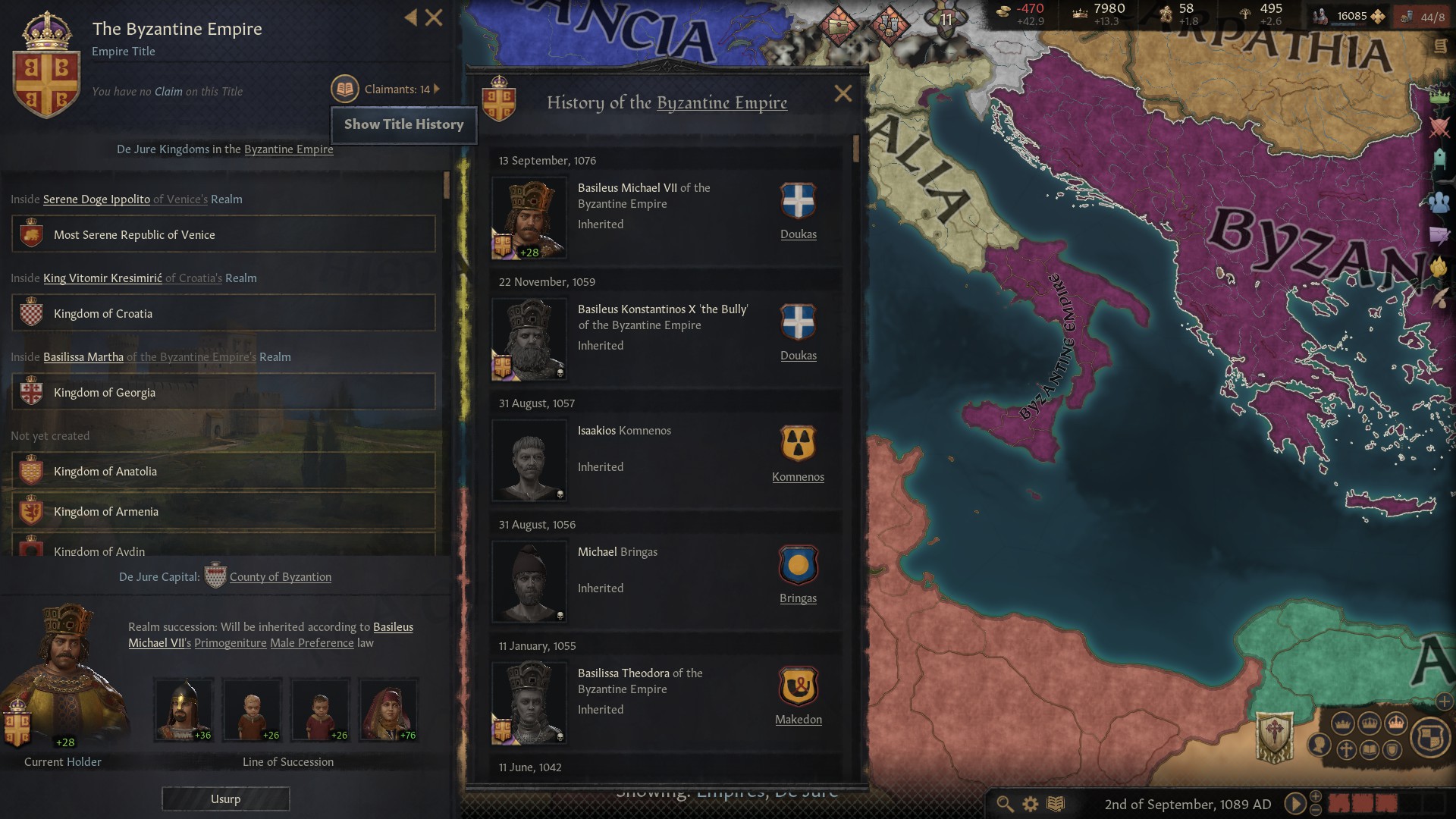Screen dimensions: 1456x819
Task: Click the magnifying glass search icon
Action: tap(1005, 803)
